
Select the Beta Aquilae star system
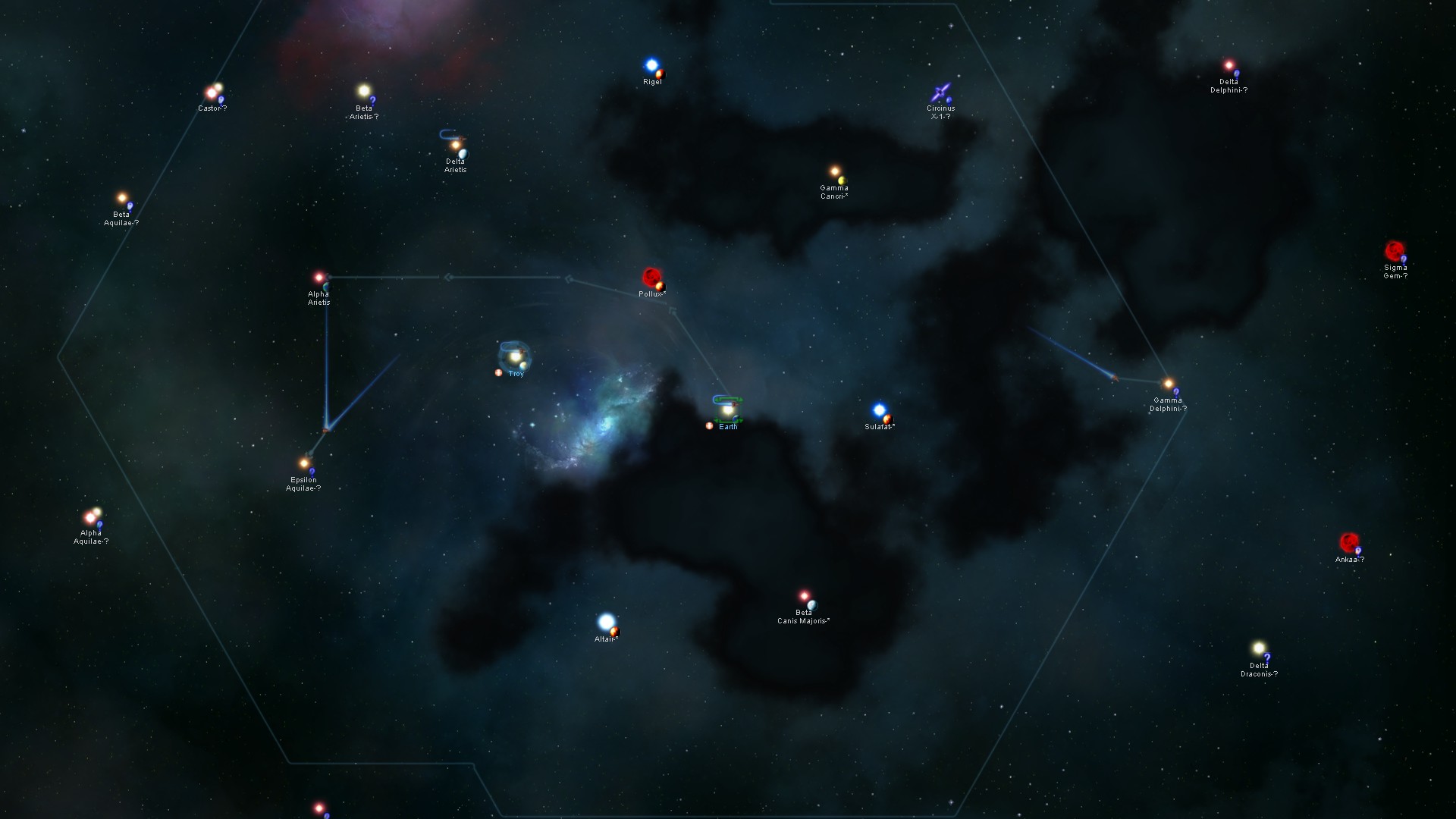click(121, 198)
